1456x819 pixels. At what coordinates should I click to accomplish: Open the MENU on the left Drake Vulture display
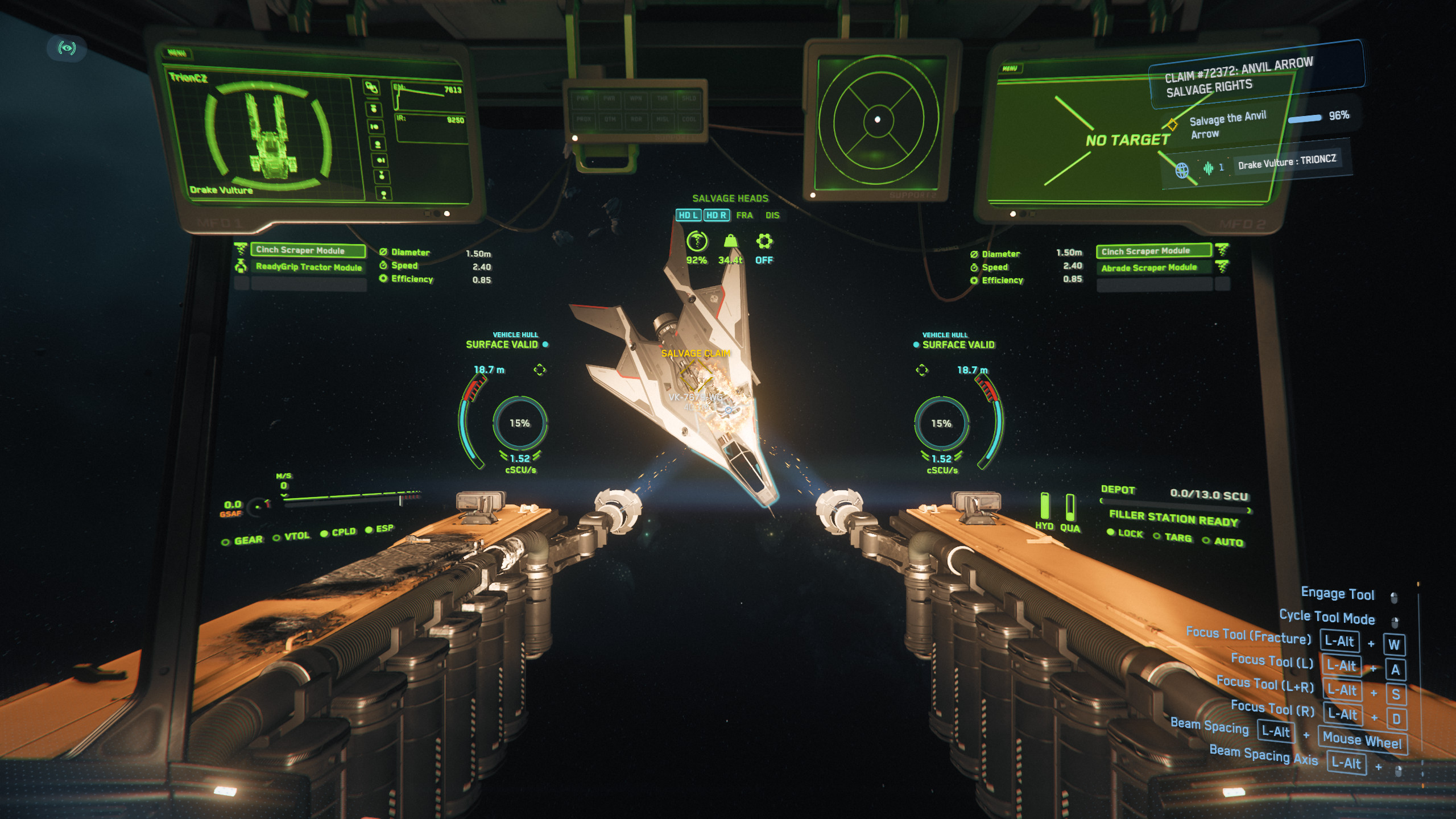(x=177, y=53)
